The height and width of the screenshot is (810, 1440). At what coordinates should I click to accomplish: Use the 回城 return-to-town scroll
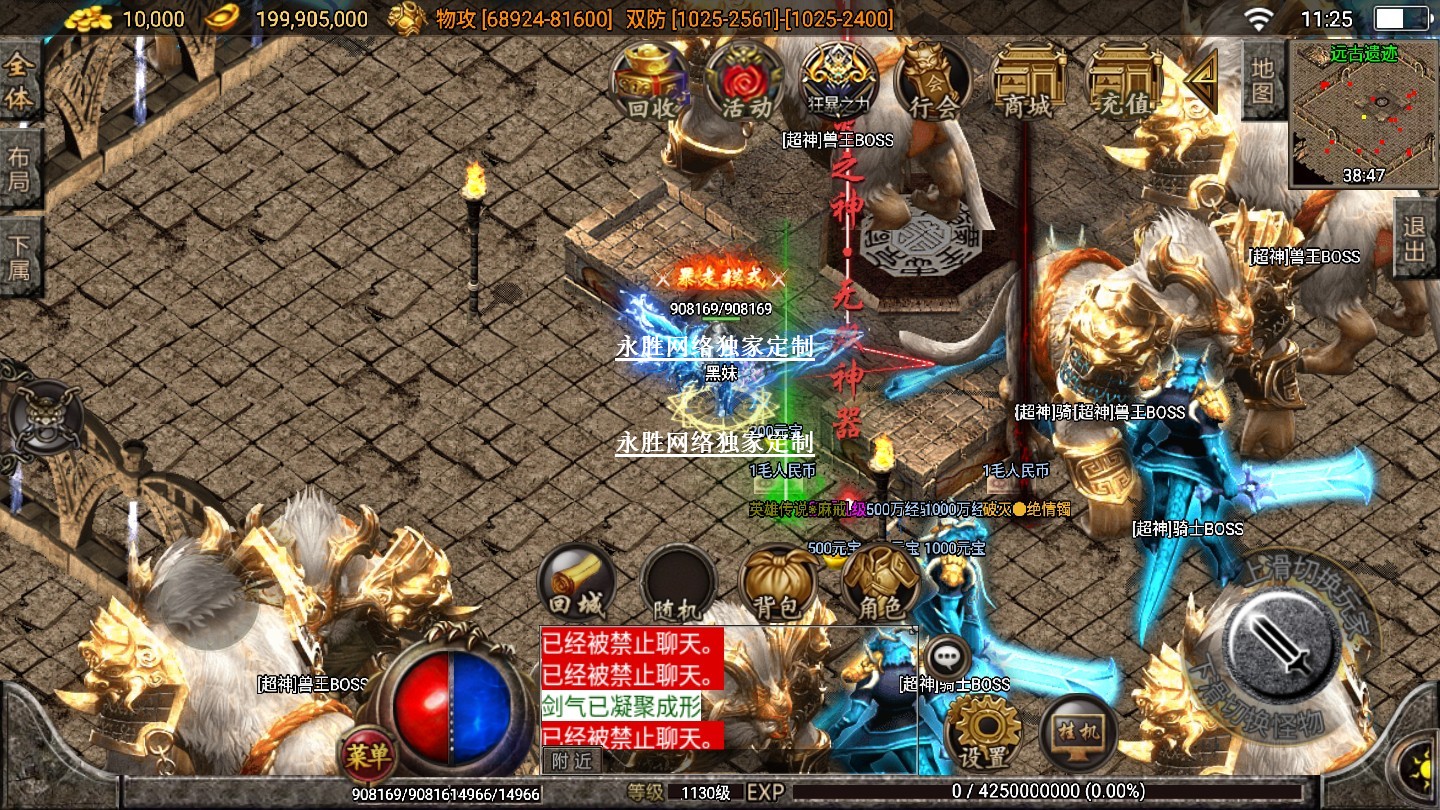pyautogui.click(x=576, y=585)
